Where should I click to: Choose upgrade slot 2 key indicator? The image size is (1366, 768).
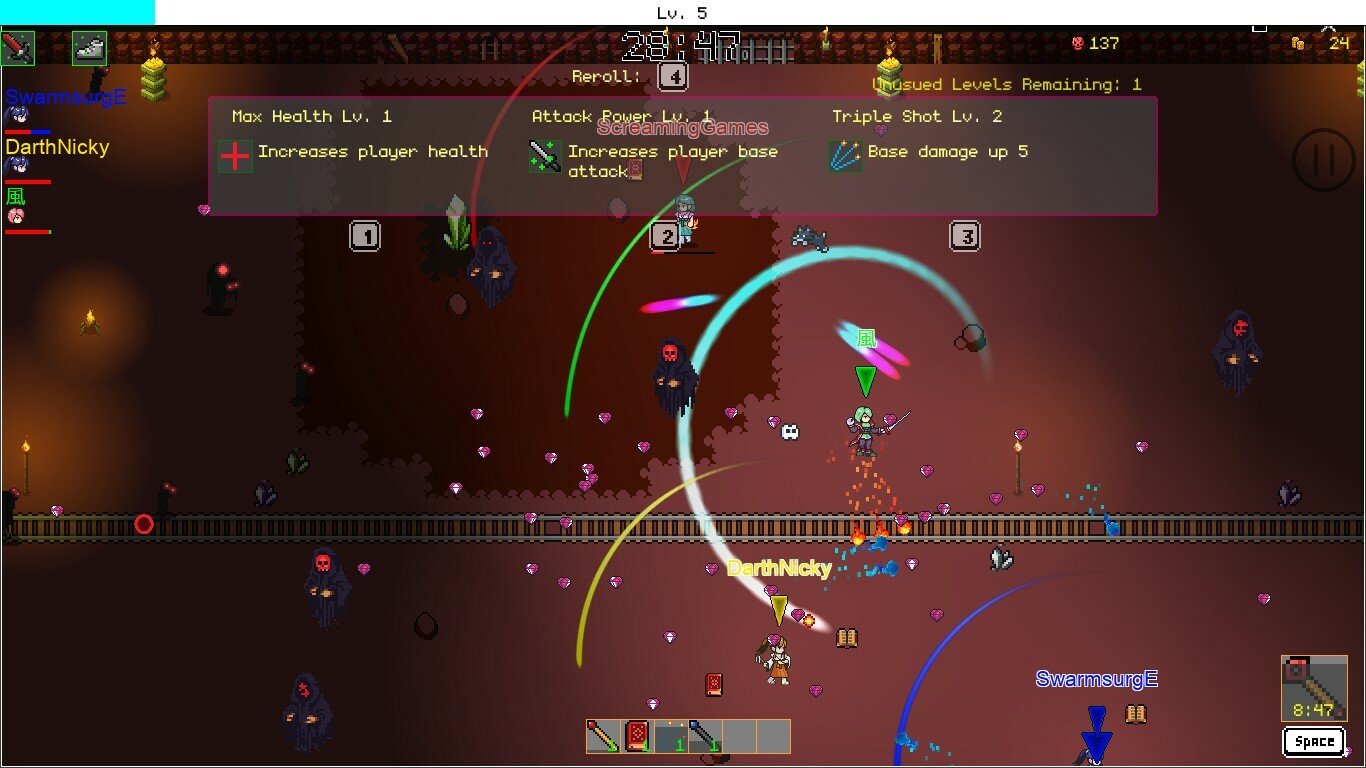click(x=666, y=236)
